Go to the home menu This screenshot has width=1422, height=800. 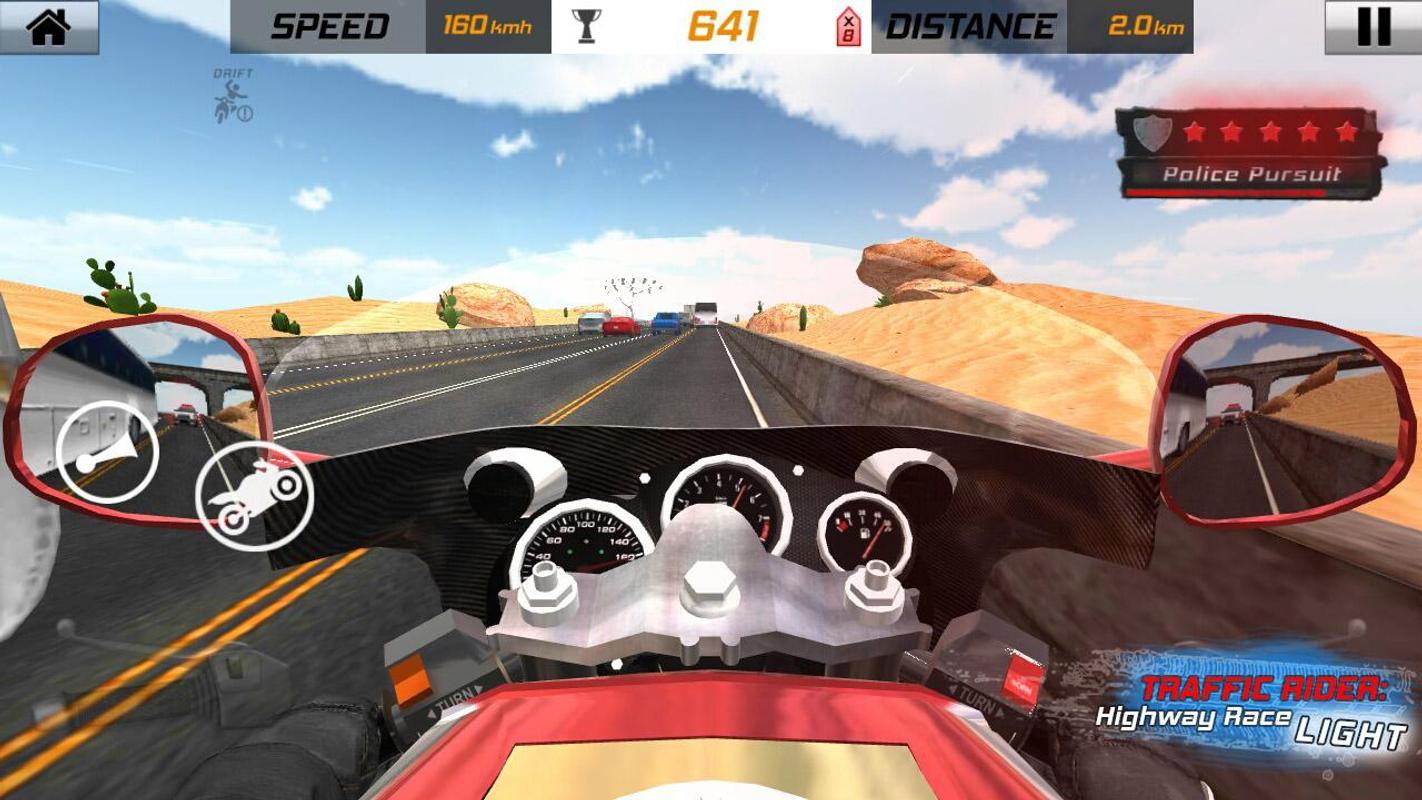pyautogui.click(x=49, y=27)
